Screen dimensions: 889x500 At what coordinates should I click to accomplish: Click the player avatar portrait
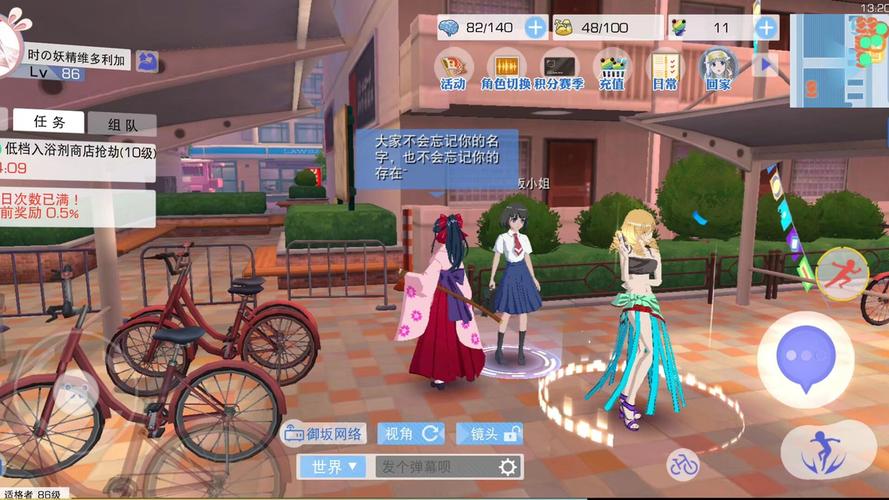(x=8, y=40)
